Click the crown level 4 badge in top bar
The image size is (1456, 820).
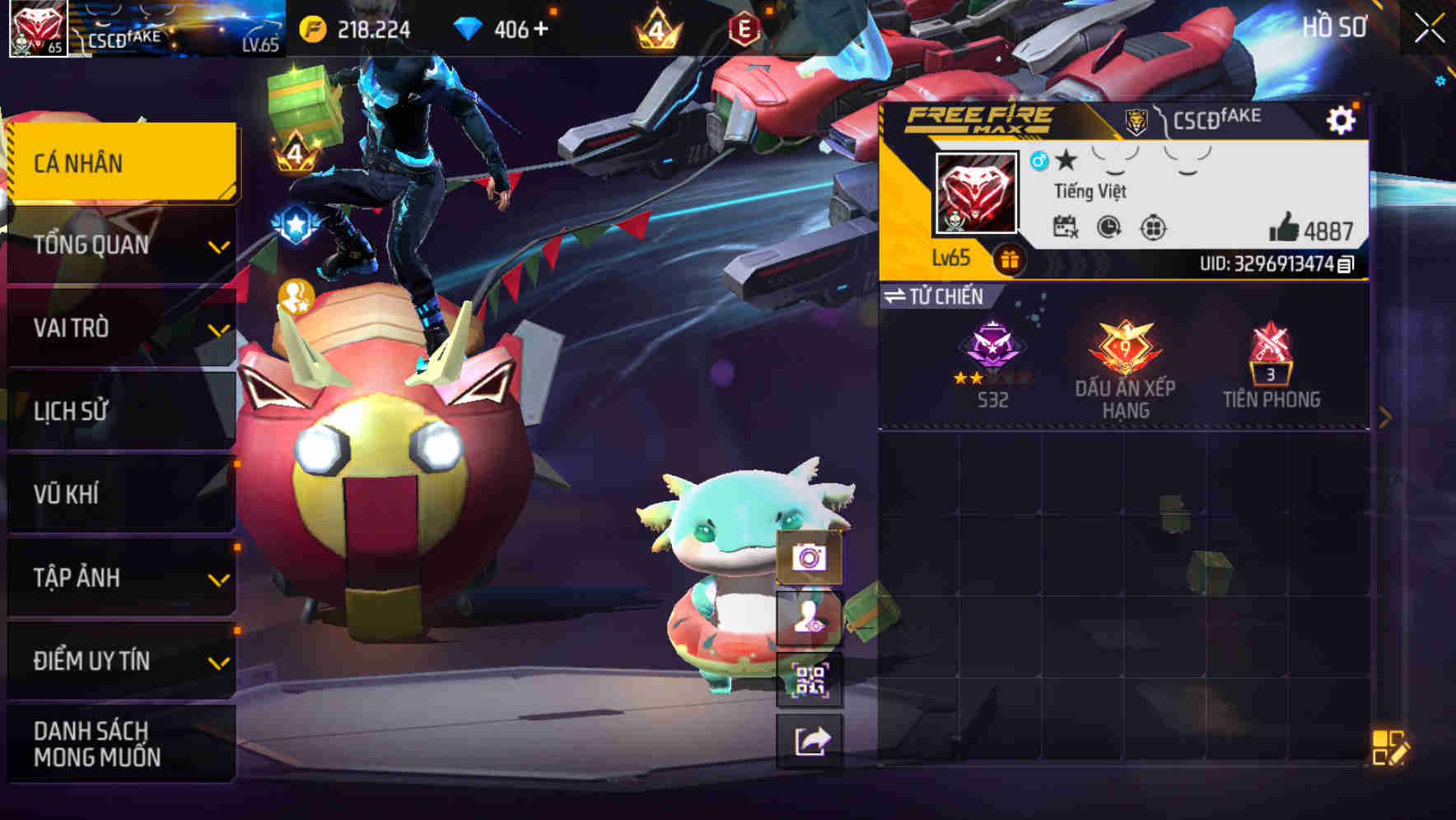point(659,30)
